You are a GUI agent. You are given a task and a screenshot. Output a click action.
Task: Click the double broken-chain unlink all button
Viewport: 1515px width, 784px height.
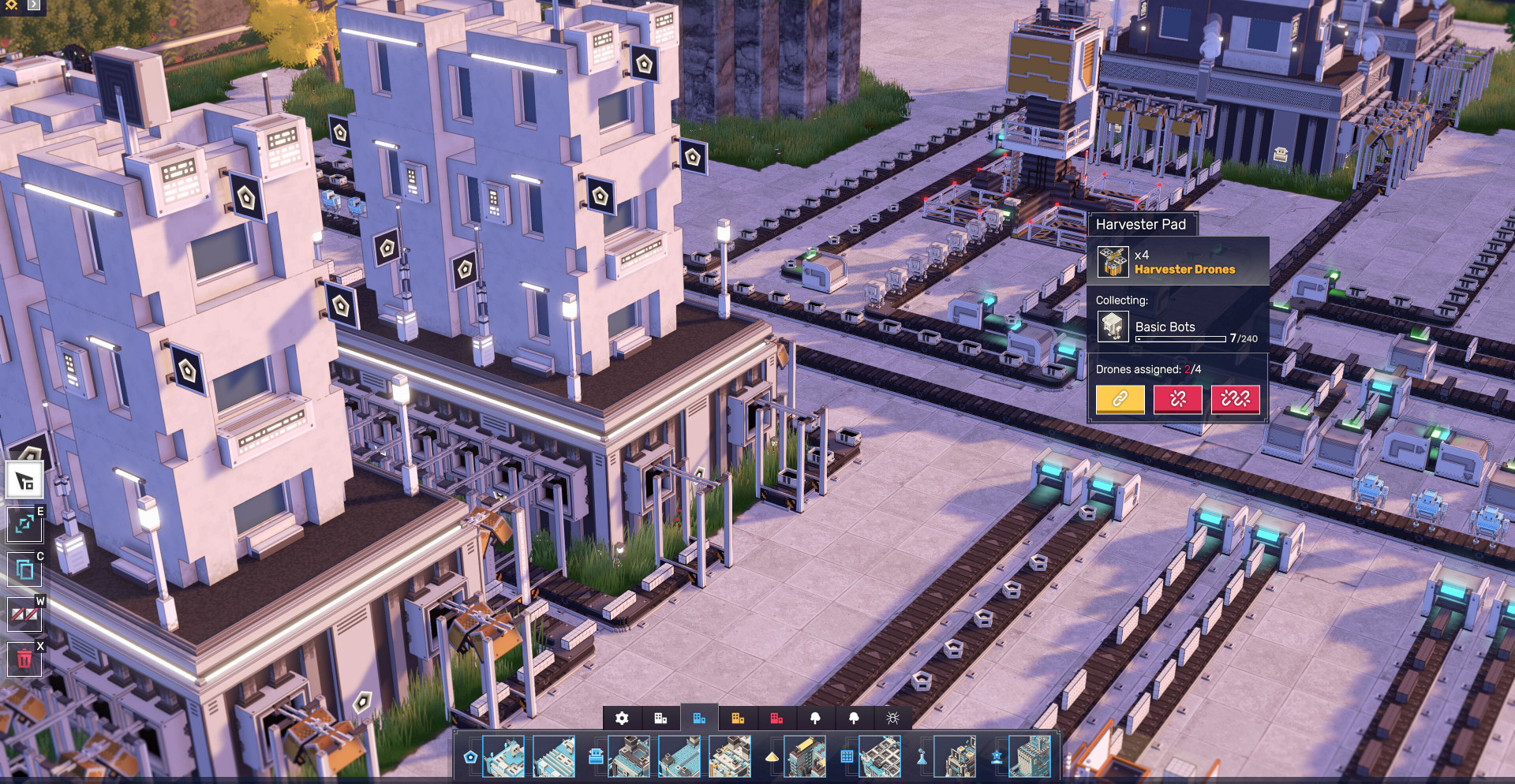(1235, 399)
